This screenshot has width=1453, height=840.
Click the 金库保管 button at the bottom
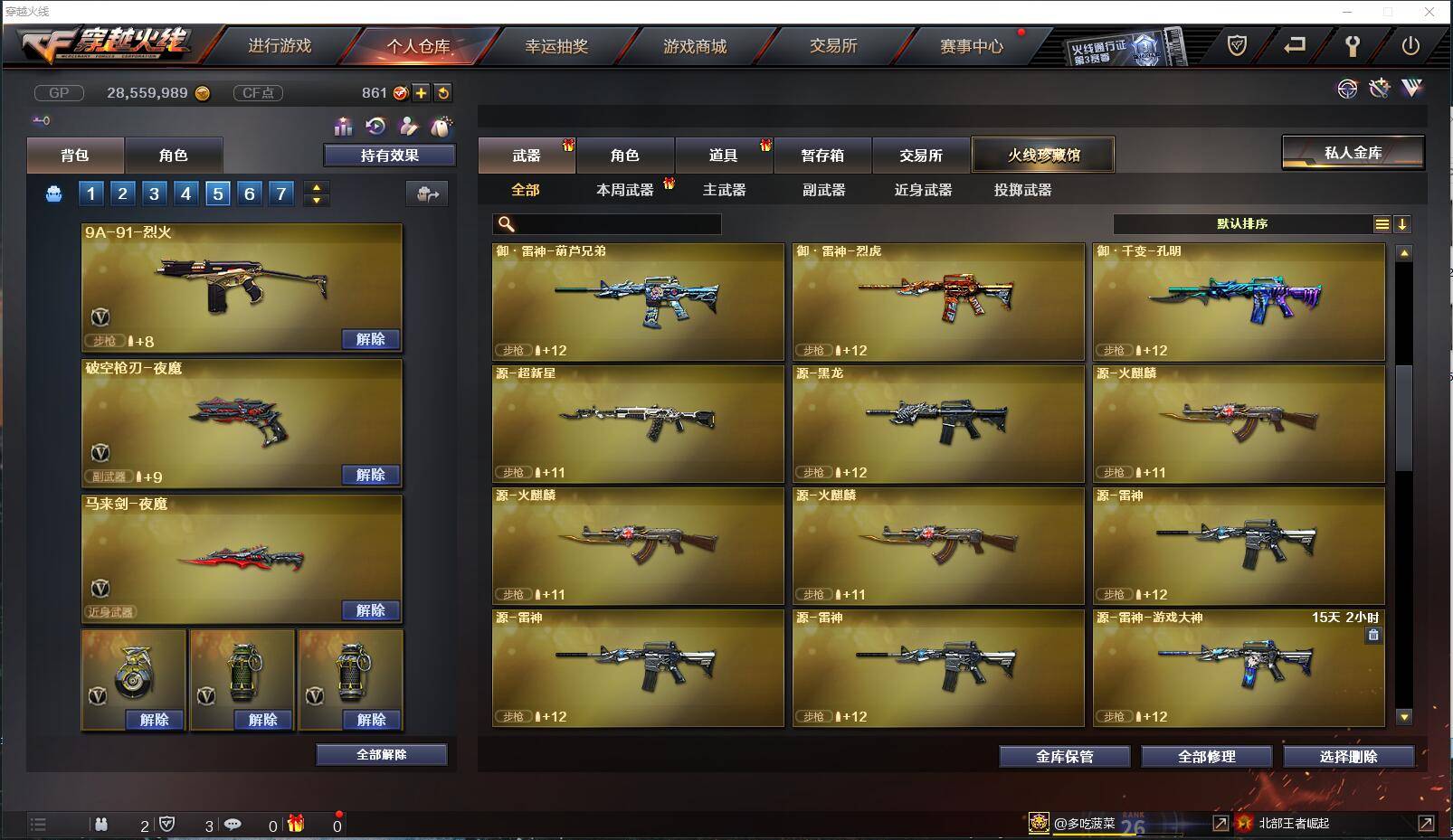point(1064,756)
